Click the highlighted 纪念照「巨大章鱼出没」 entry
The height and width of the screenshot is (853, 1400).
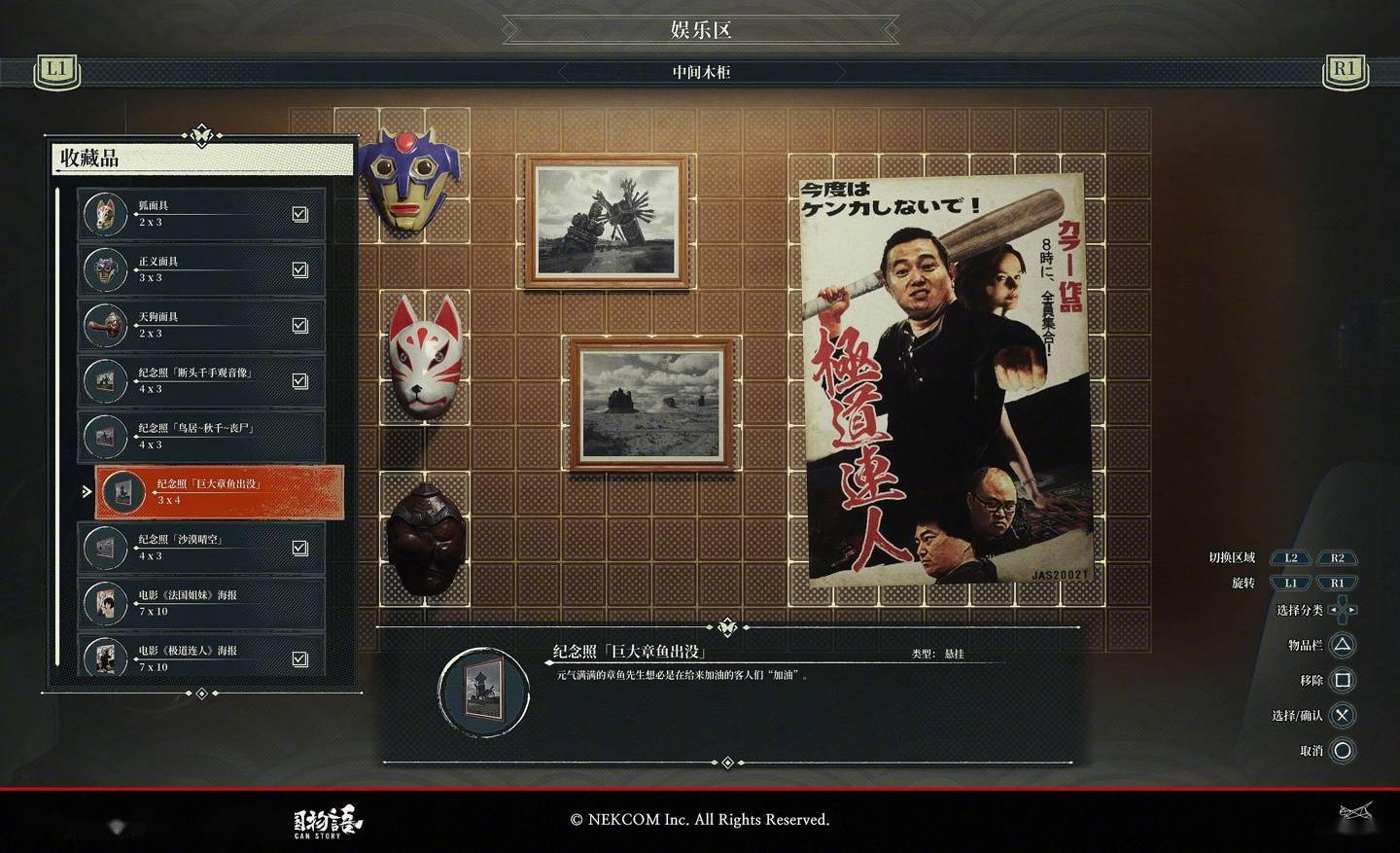click(x=219, y=491)
